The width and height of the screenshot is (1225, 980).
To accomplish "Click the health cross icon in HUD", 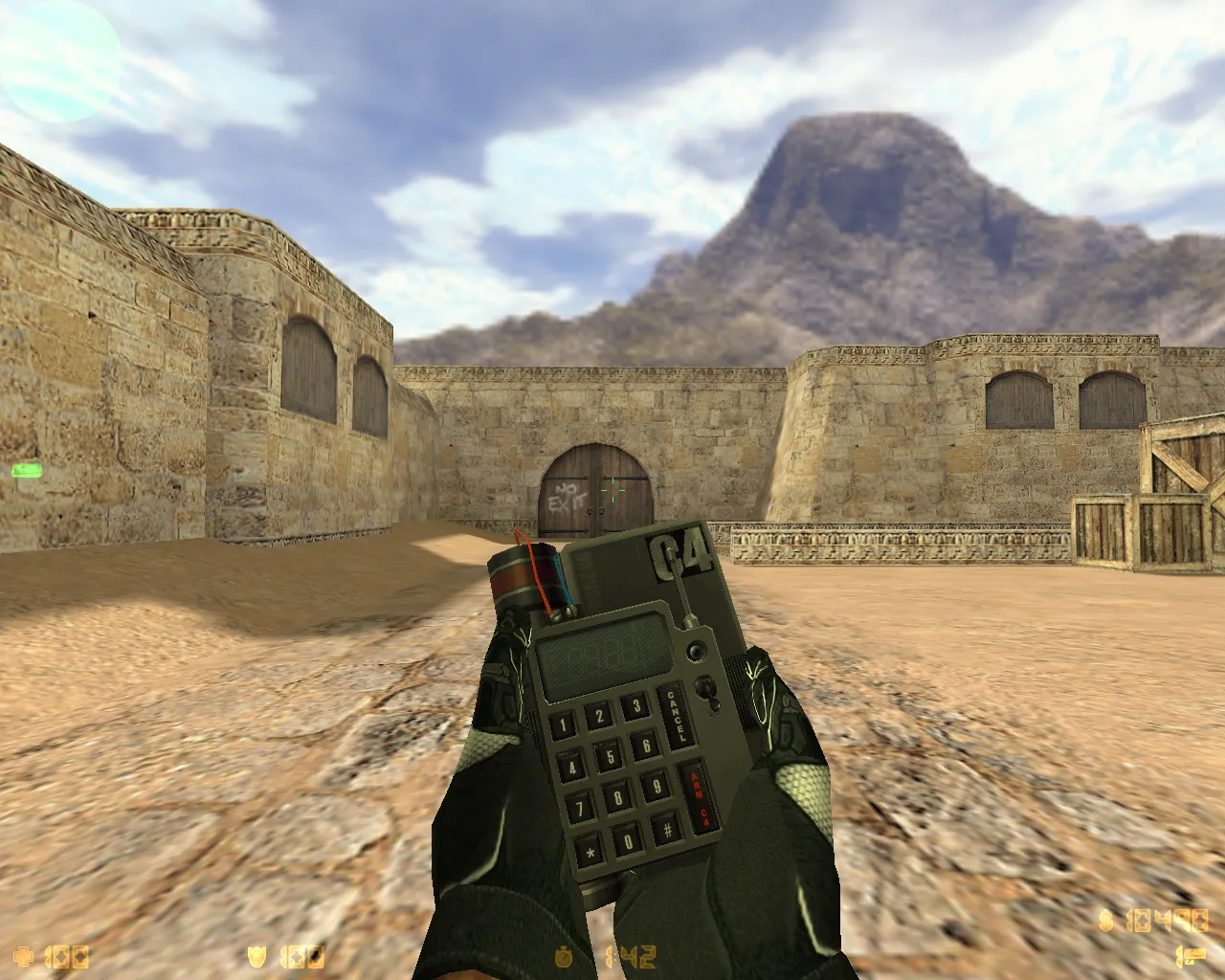I will point(24,954).
